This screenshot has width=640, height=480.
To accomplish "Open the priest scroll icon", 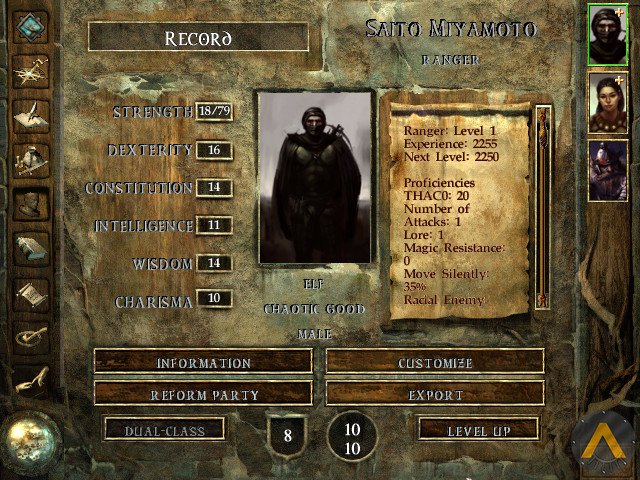I will click(30, 294).
